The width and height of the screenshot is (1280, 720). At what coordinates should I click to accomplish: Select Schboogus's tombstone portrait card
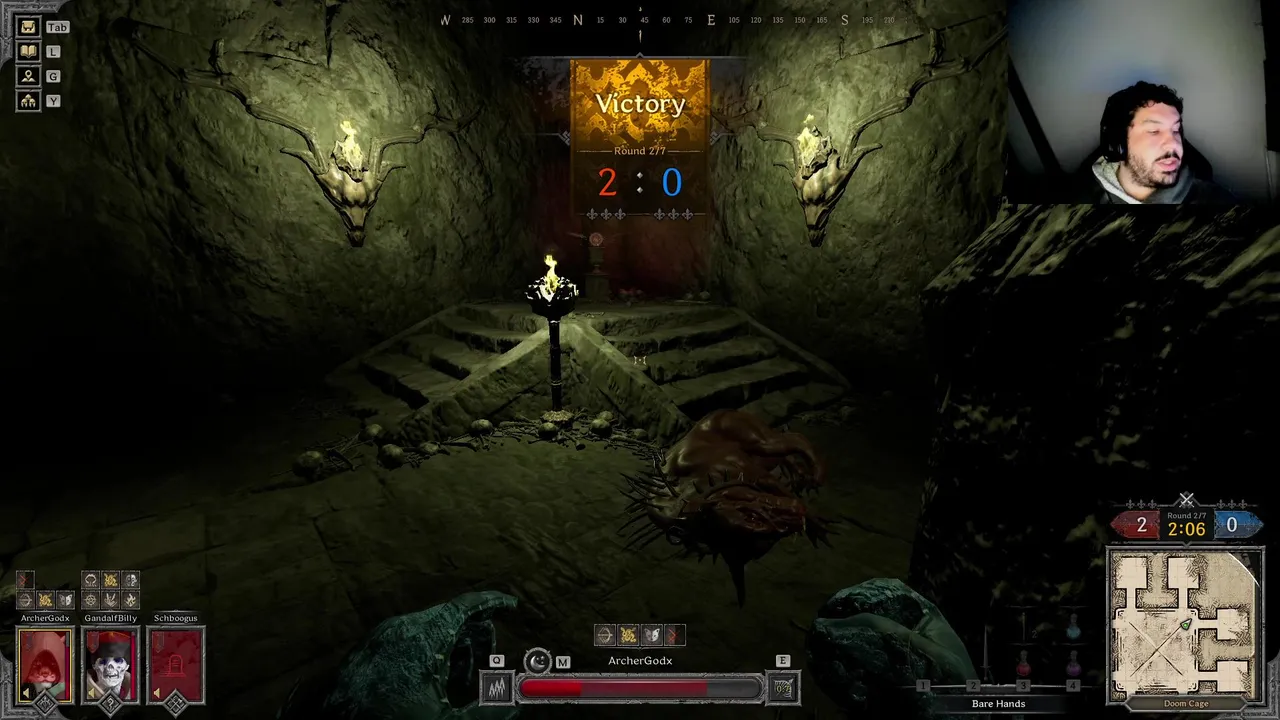pyautogui.click(x=175, y=665)
